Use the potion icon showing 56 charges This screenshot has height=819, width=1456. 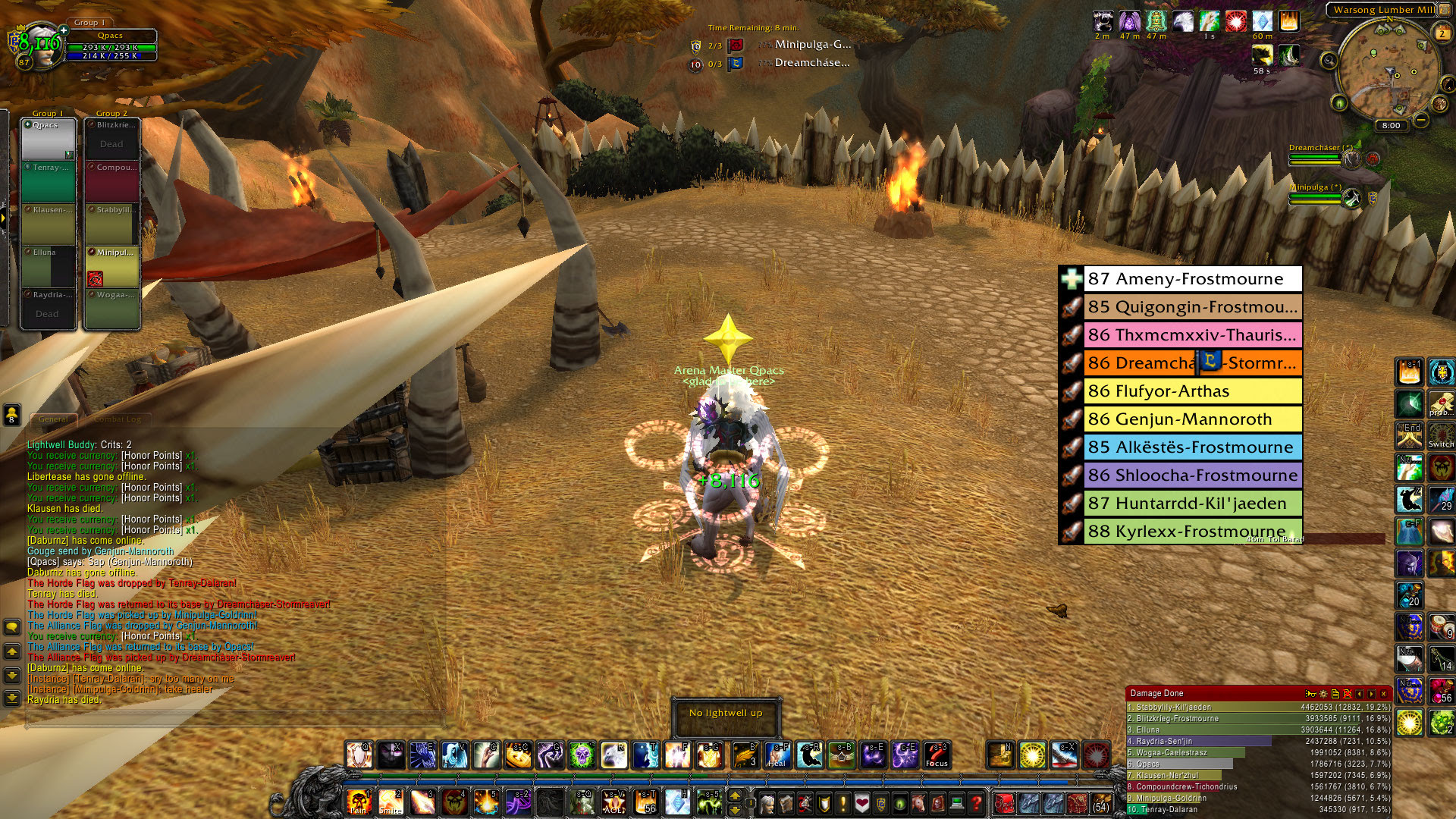1441,692
